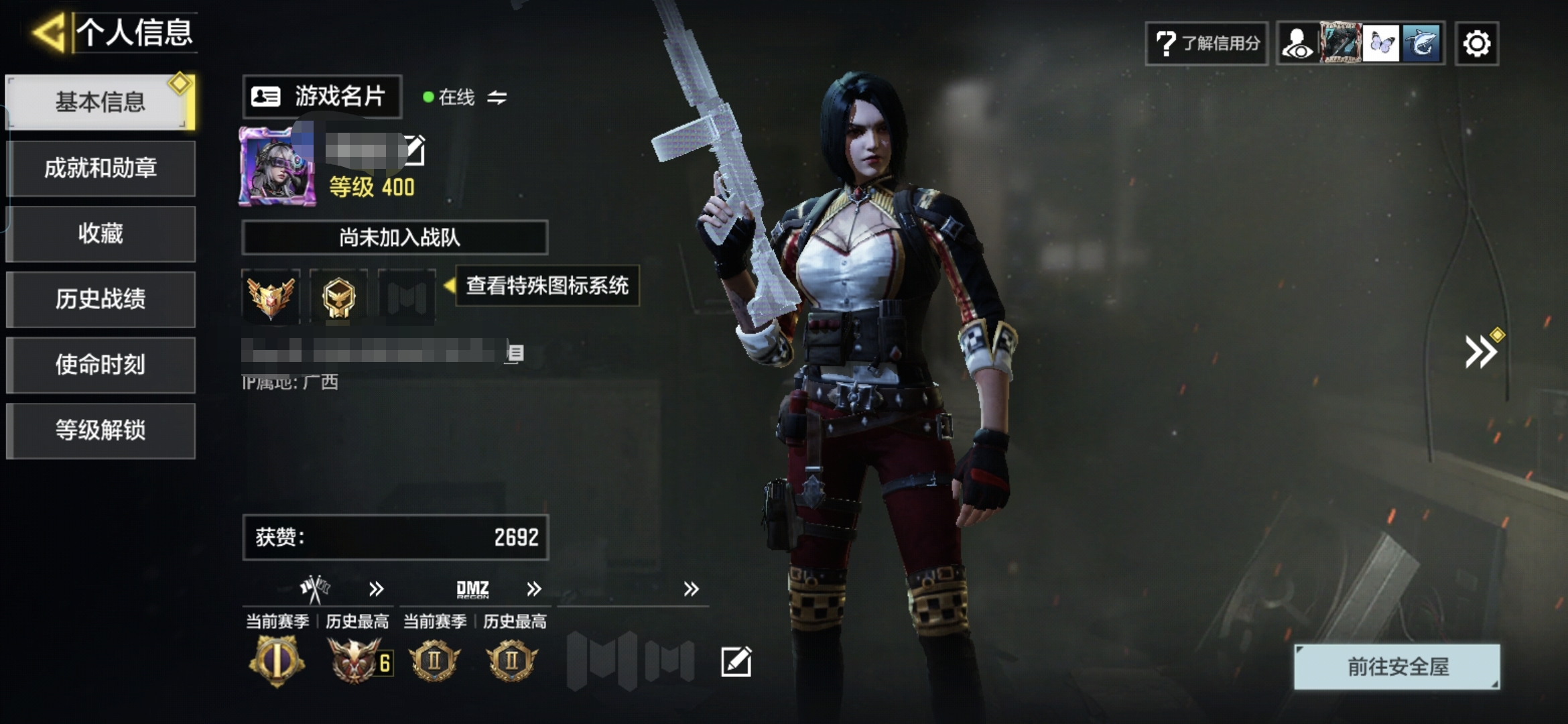Open the 使命时刻 tab
Image resolution: width=1568 pixels, height=724 pixels.
tap(101, 365)
